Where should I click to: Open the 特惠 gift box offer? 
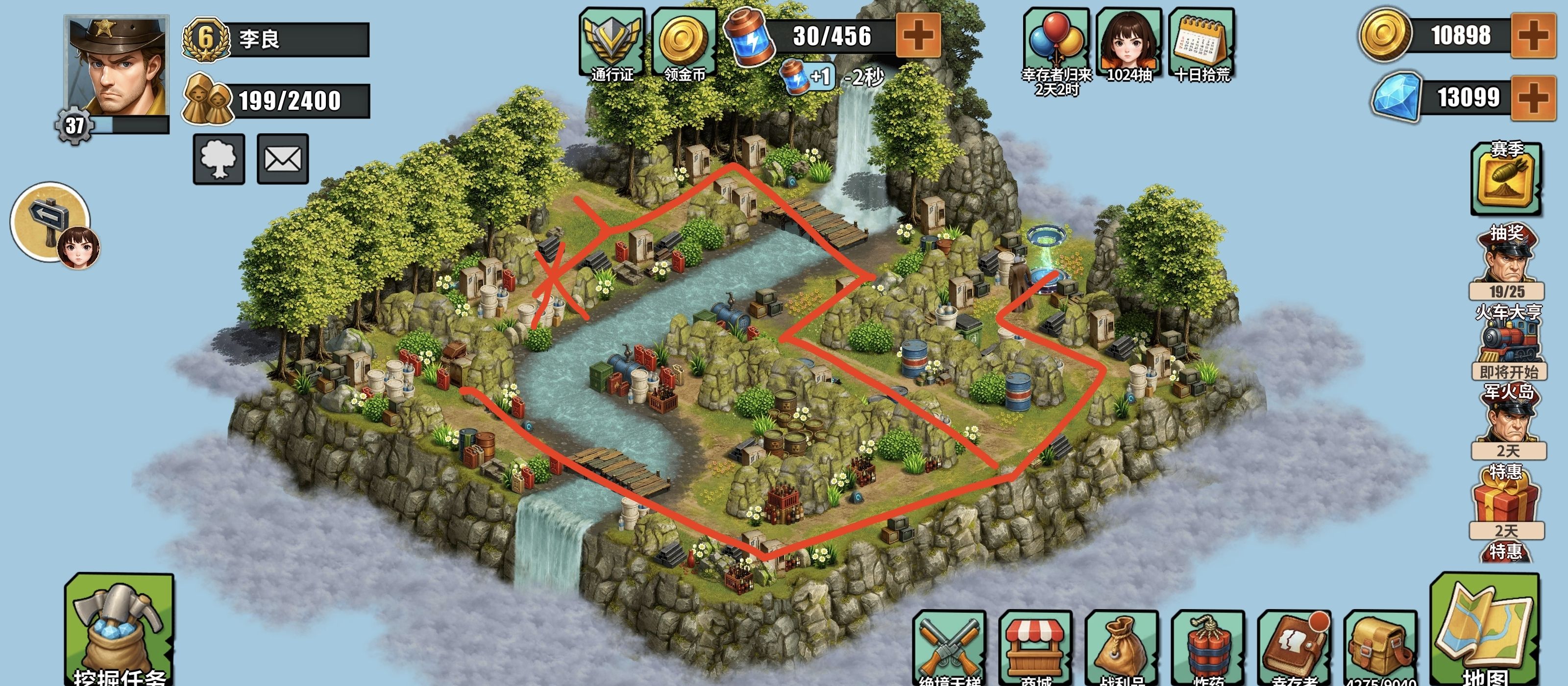[1506, 500]
